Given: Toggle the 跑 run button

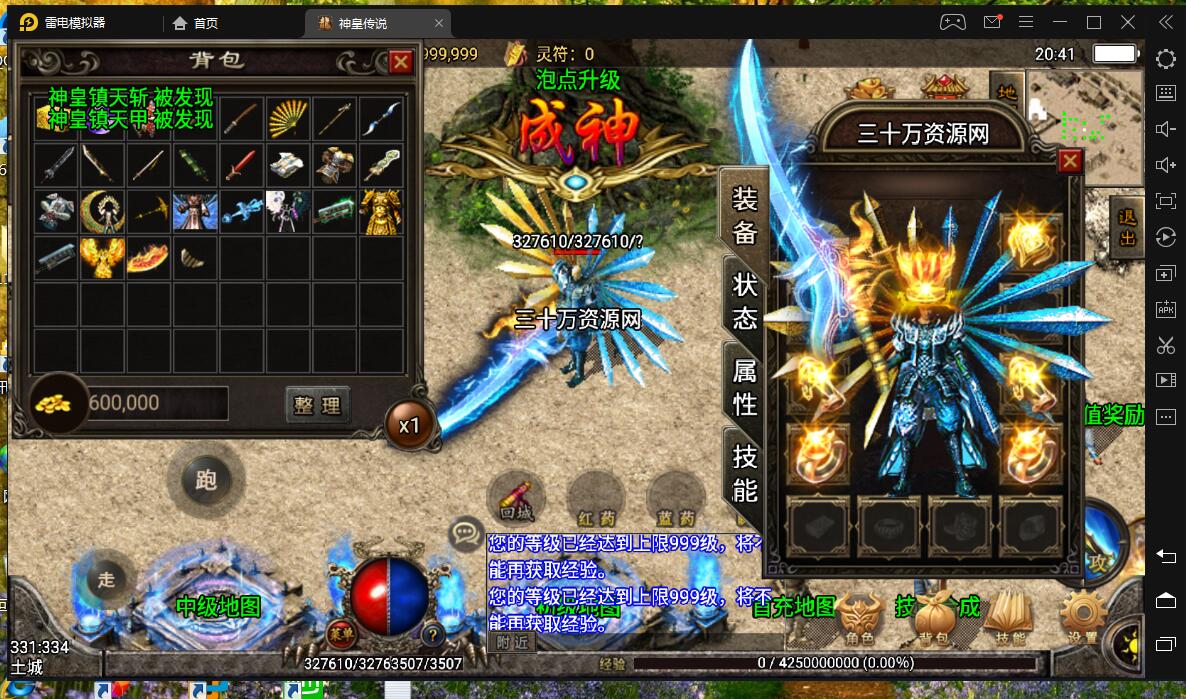Looking at the screenshot, I should 206,480.
